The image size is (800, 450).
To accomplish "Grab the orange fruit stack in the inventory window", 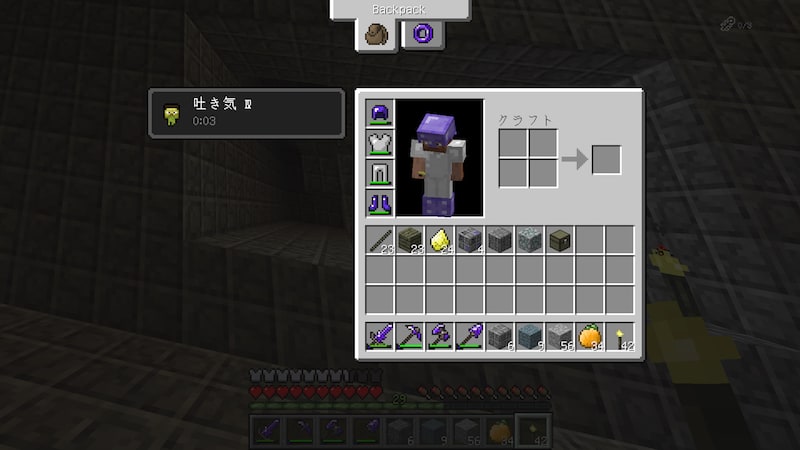I will point(590,336).
